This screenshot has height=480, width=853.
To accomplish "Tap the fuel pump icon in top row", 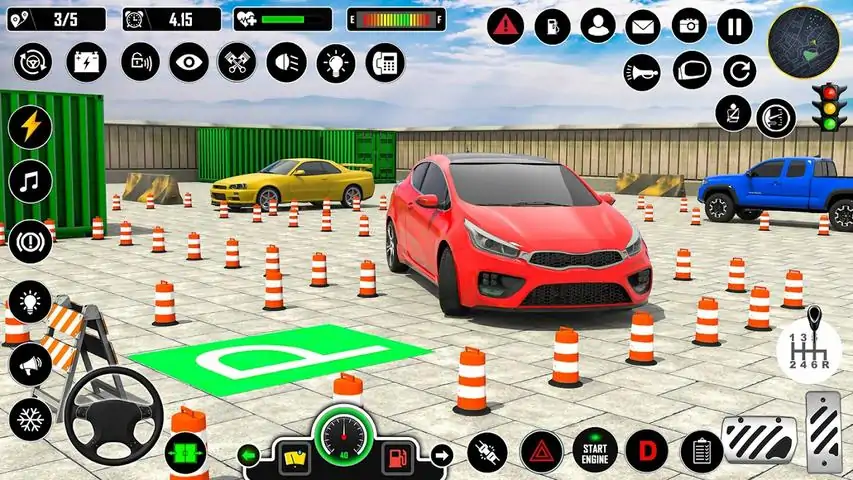I will click(x=552, y=26).
